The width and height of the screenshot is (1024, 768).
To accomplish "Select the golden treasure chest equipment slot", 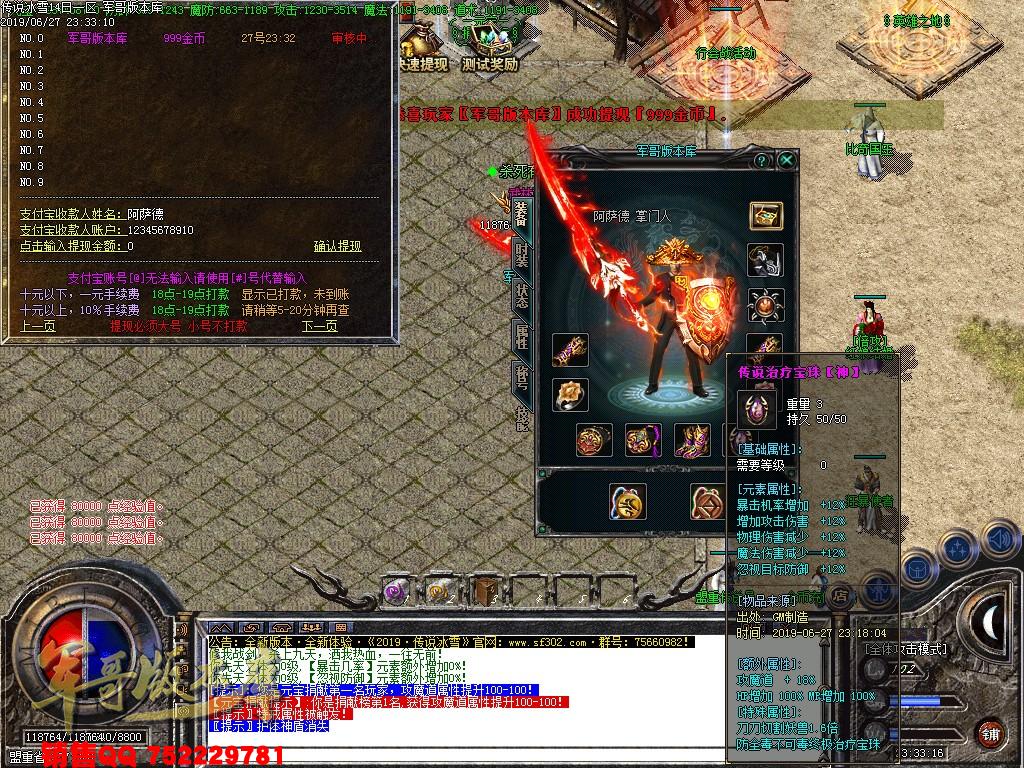I will [766, 216].
